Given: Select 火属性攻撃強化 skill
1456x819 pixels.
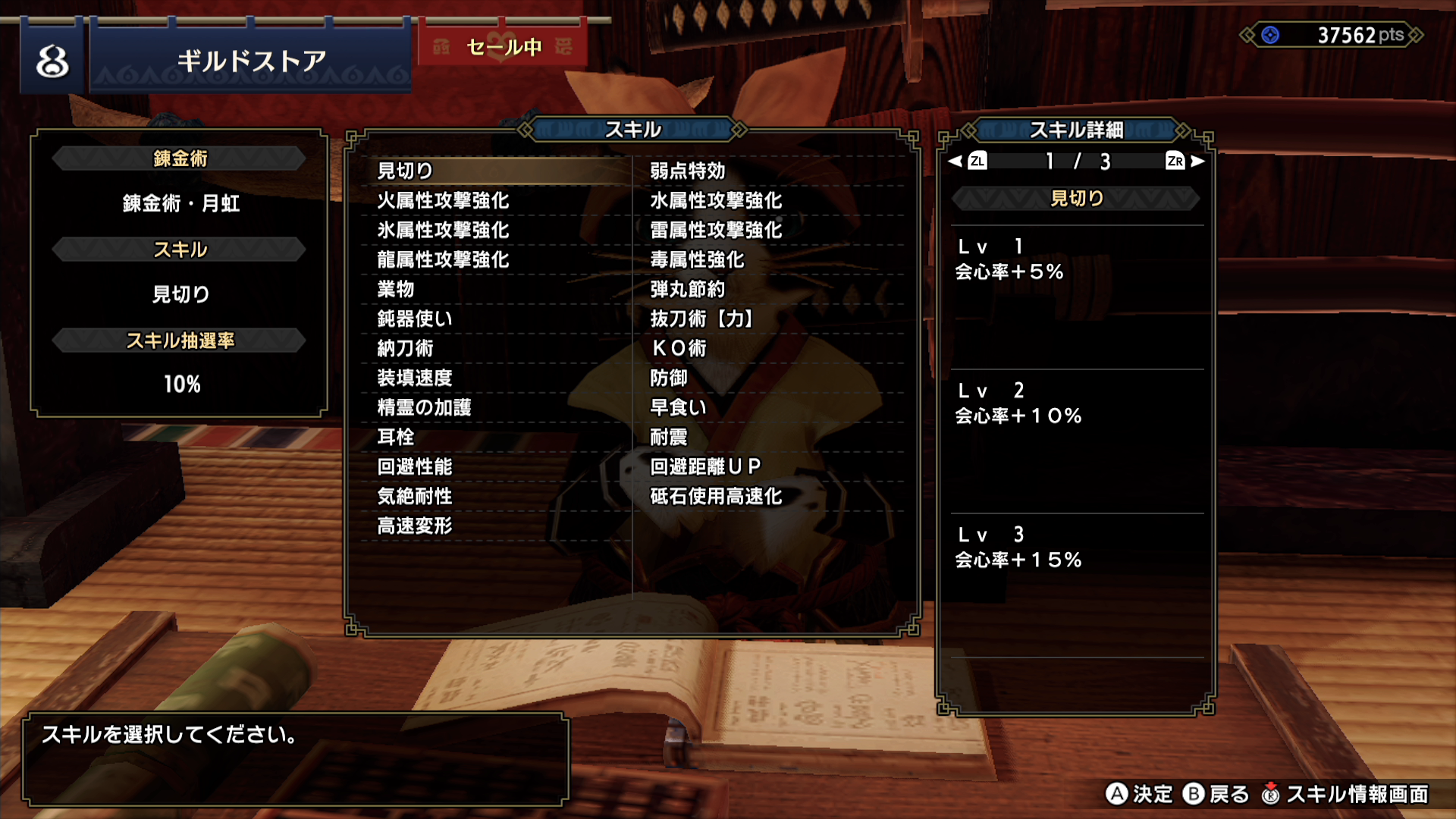Looking at the screenshot, I should pyautogui.click(x=443, y=200).
